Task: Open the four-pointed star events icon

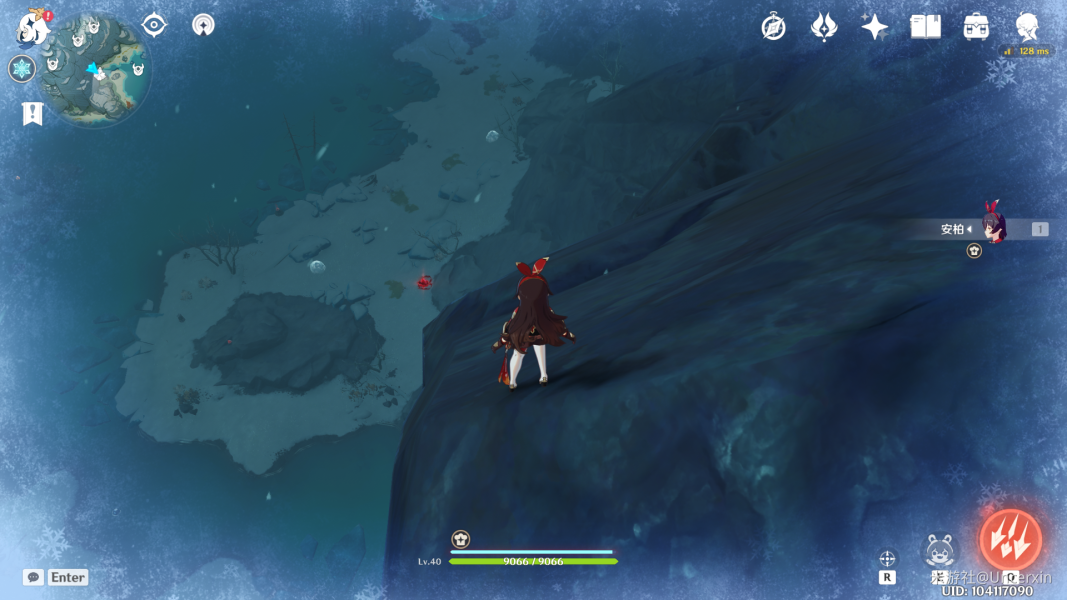Action: pyautogui.click(x=875, y=27)
